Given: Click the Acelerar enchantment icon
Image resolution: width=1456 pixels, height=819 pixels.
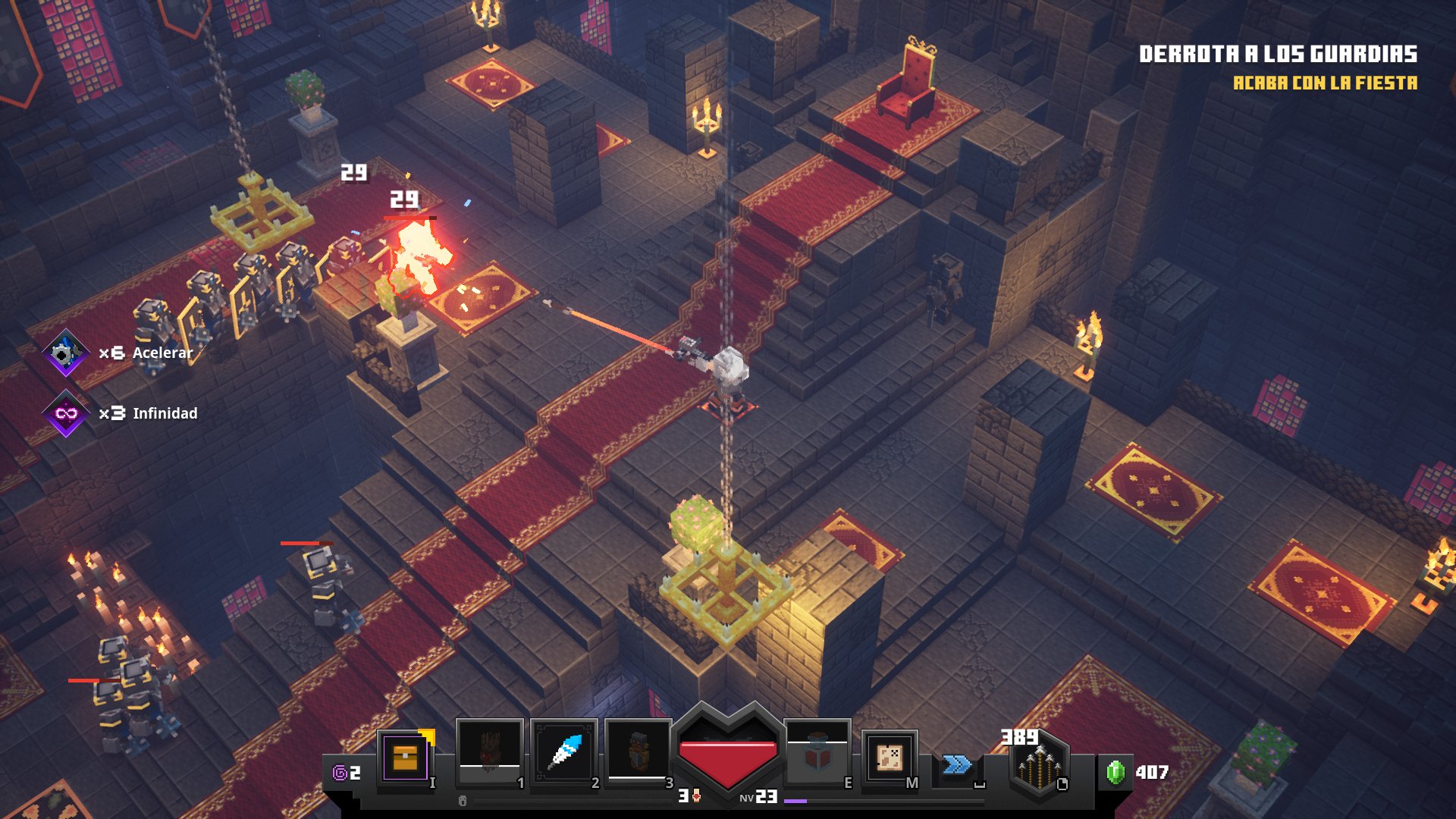Looking at the screenshot, I should [x=66, y=353].
